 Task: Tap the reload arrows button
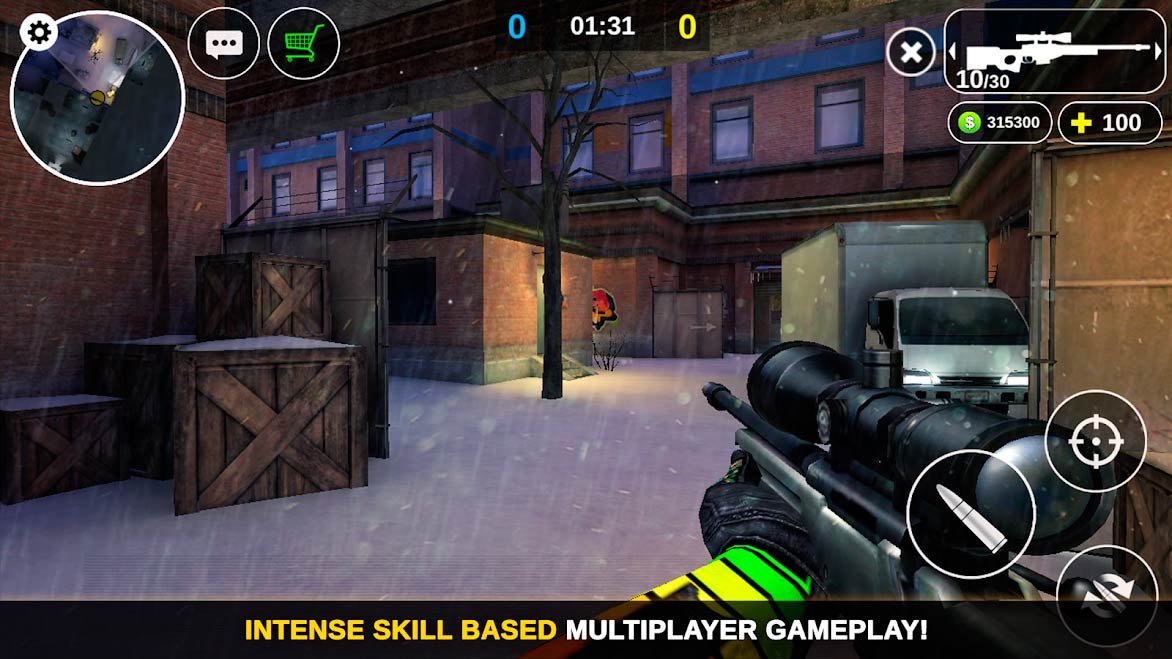click(x=1106, y=595)
